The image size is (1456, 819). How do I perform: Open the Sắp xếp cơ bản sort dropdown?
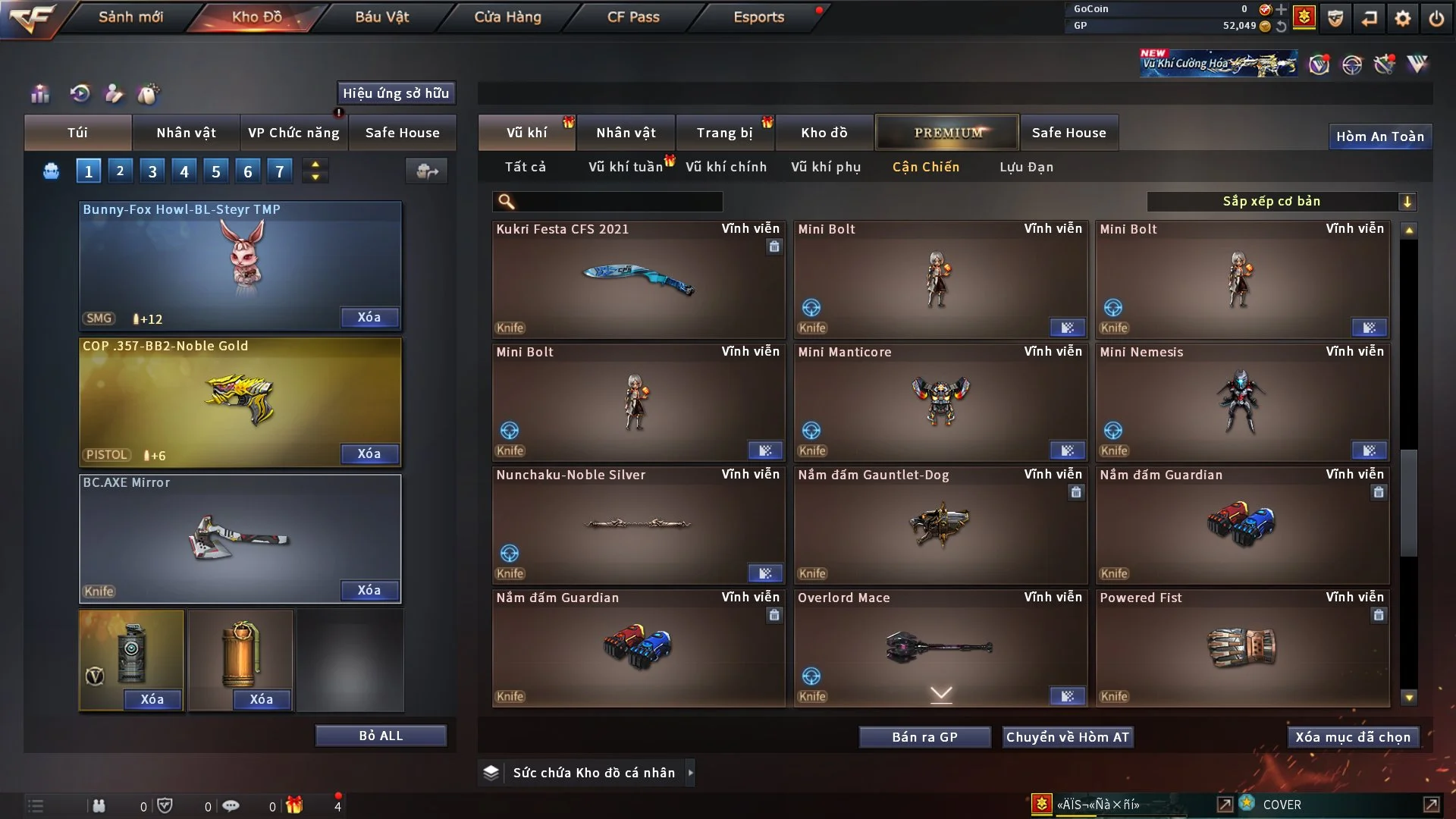(1282, 201)
